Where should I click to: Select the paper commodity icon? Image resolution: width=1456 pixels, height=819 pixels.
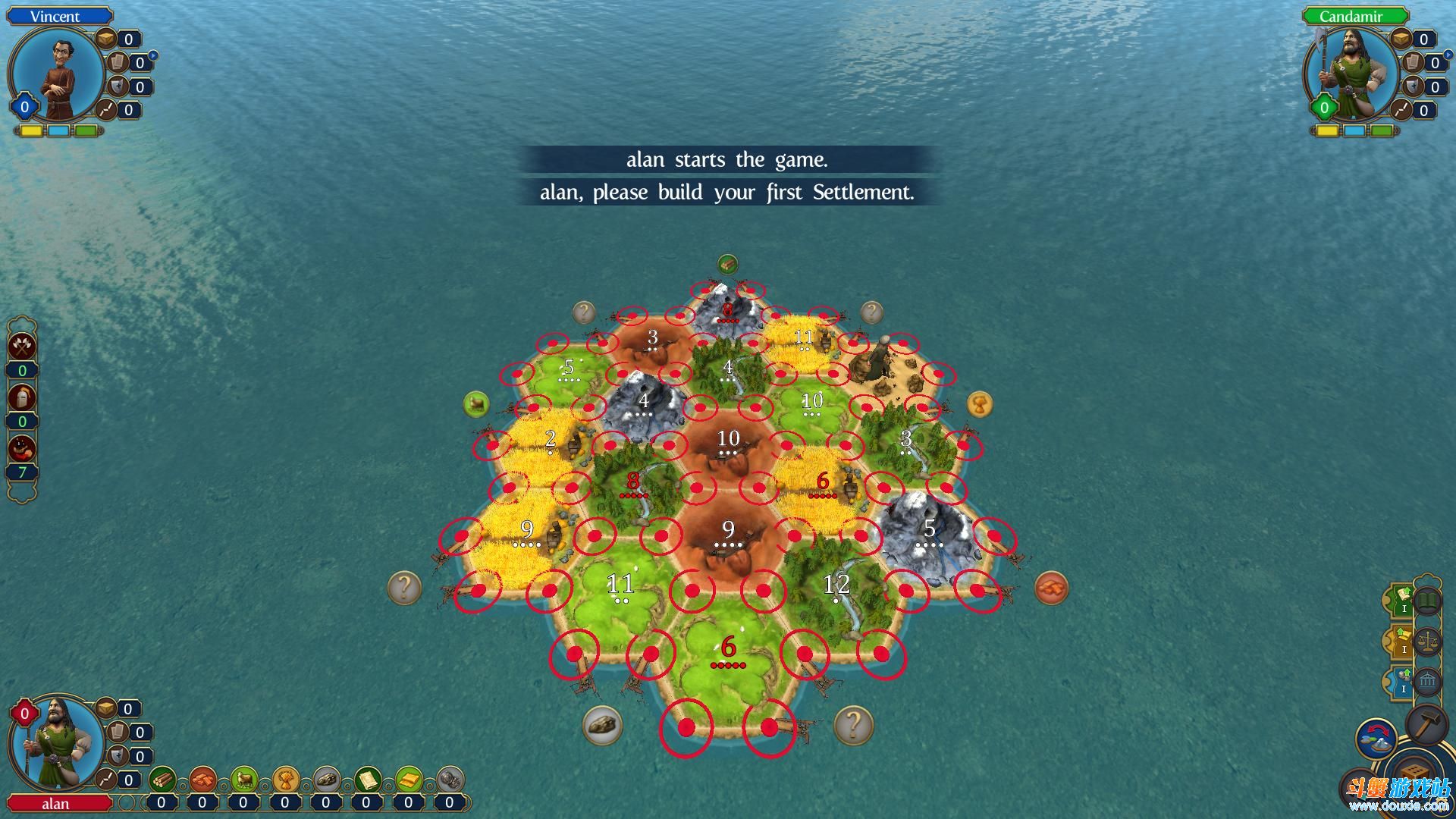click(367, 779)
